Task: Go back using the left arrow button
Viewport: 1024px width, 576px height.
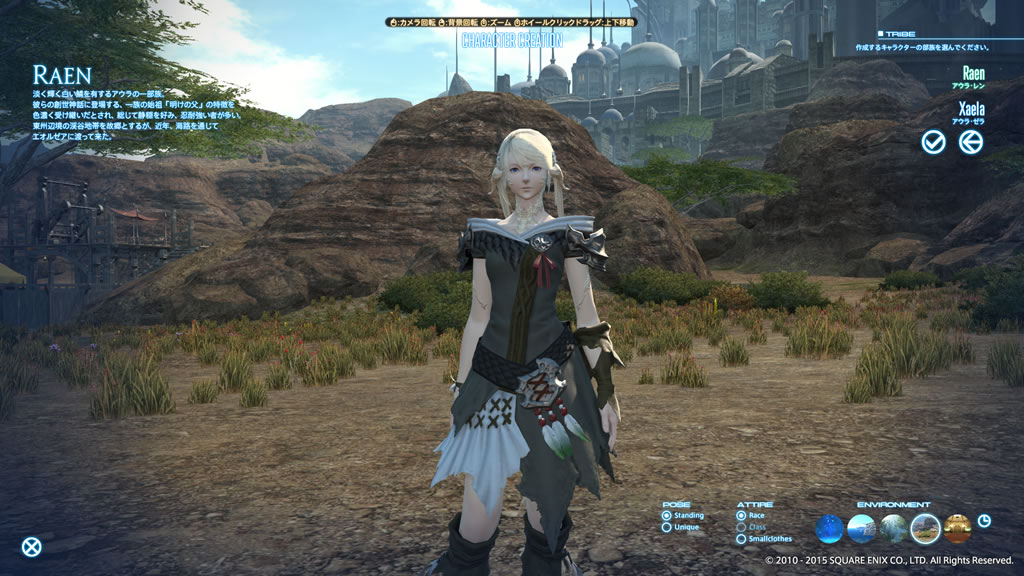Action: click(x=970, y=142)
